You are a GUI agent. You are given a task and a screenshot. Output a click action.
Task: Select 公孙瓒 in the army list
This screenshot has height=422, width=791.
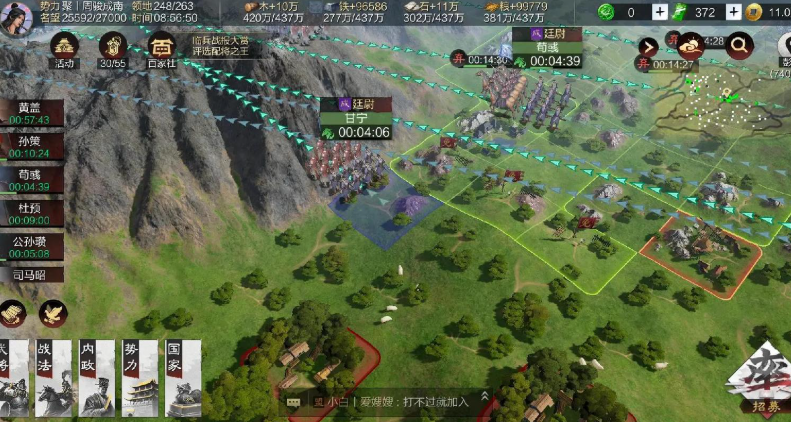(x=30, y=247)
